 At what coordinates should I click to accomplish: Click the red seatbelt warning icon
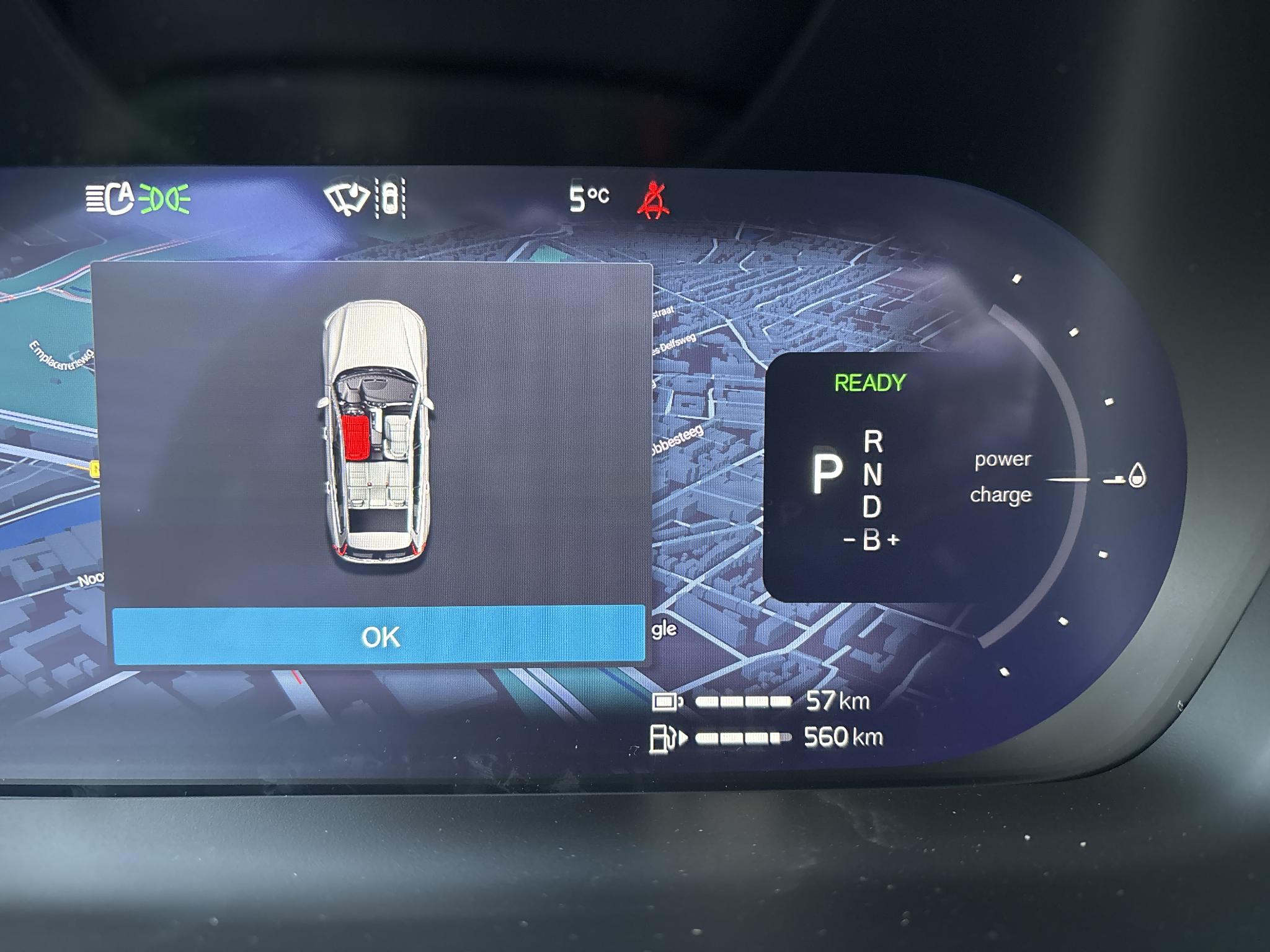tap(653, 198)
